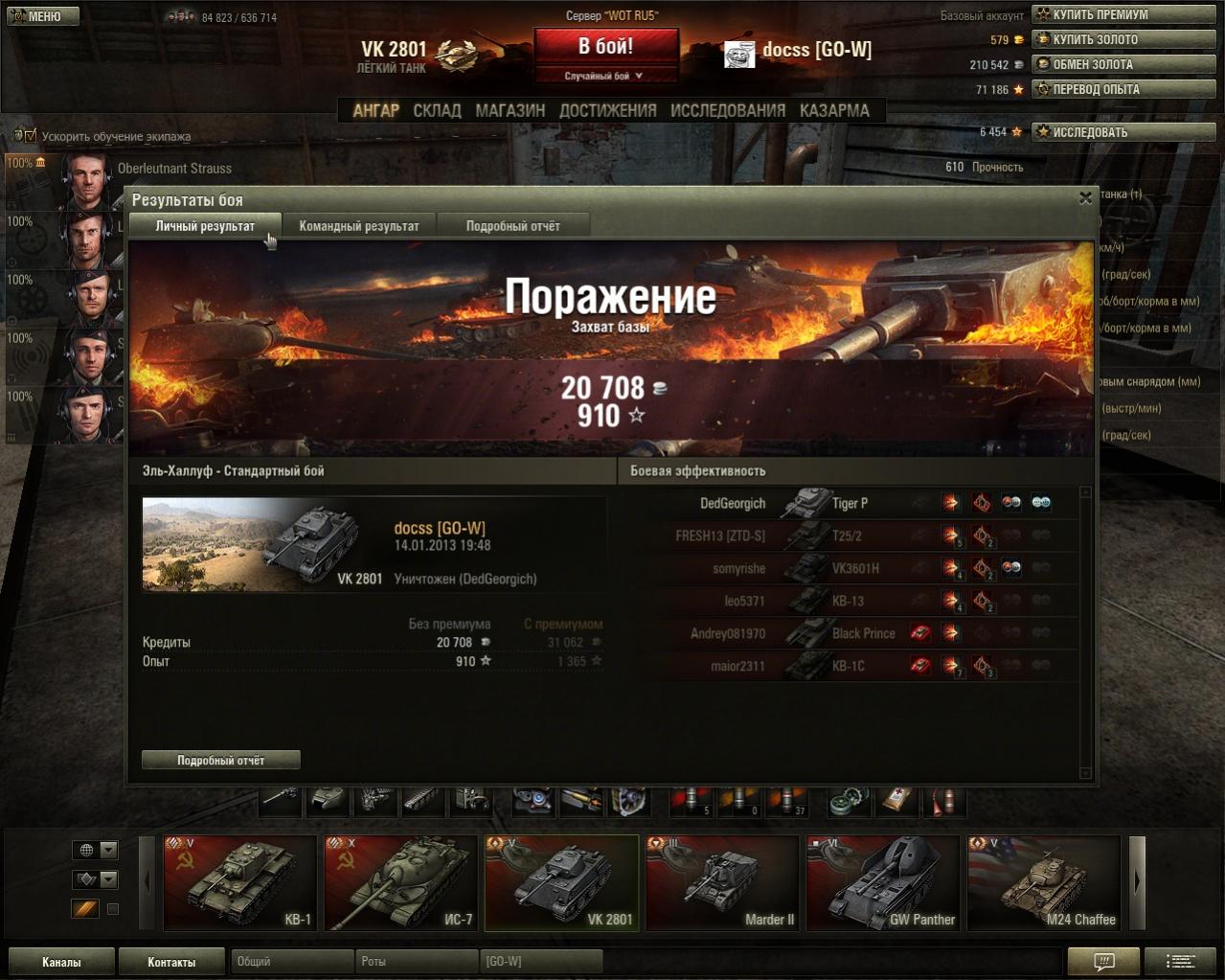Switch to the Командный результат tab

pos(359,226)
